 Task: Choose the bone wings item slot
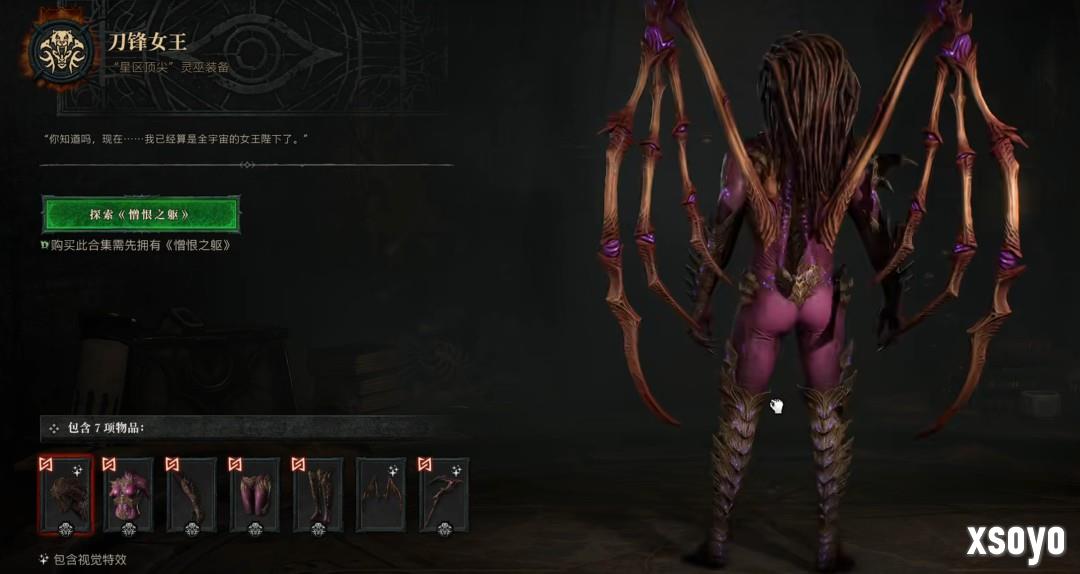[381, 495]
